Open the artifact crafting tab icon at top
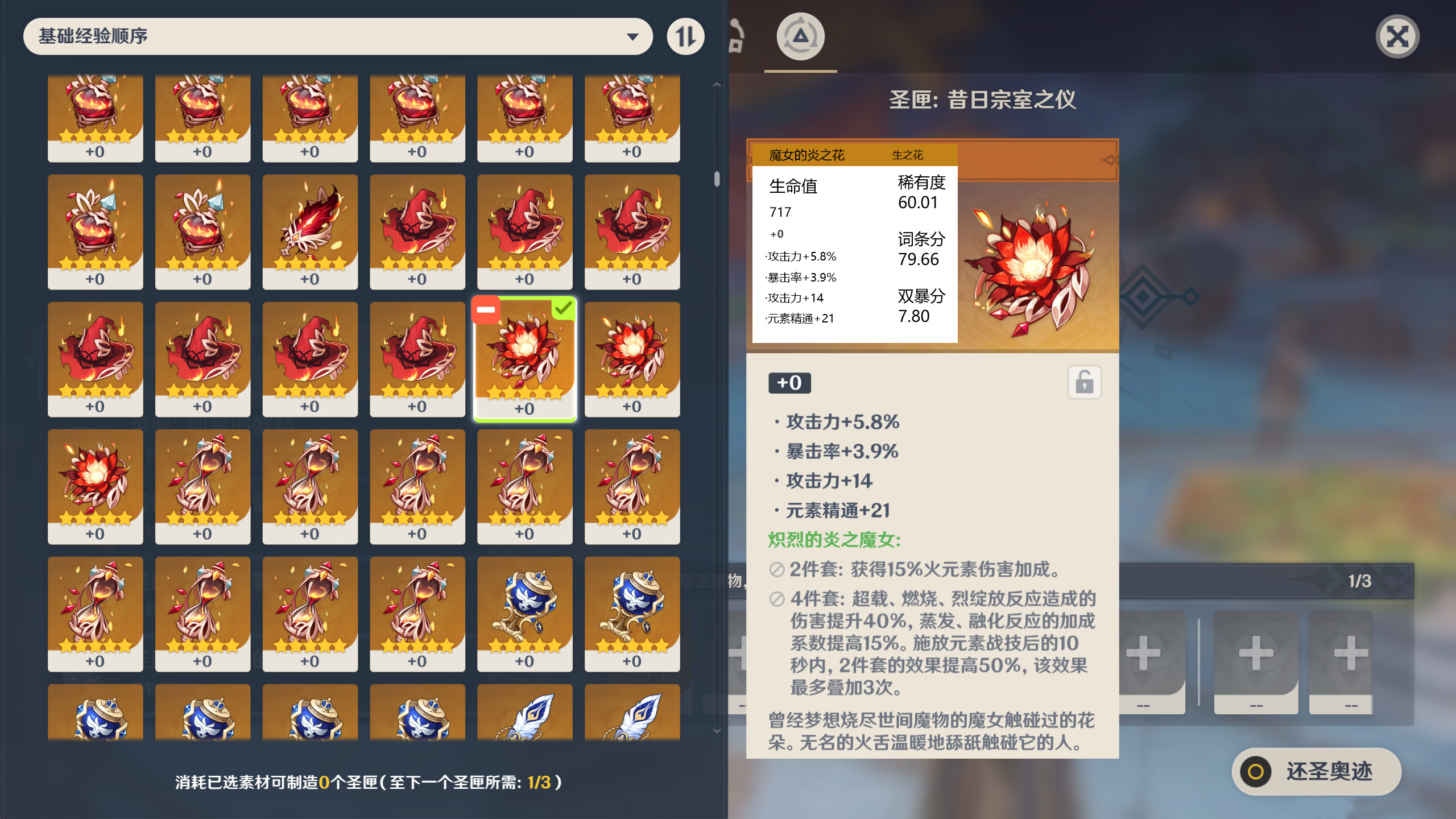Viewport: 1456px width, 819px height. 800,36
